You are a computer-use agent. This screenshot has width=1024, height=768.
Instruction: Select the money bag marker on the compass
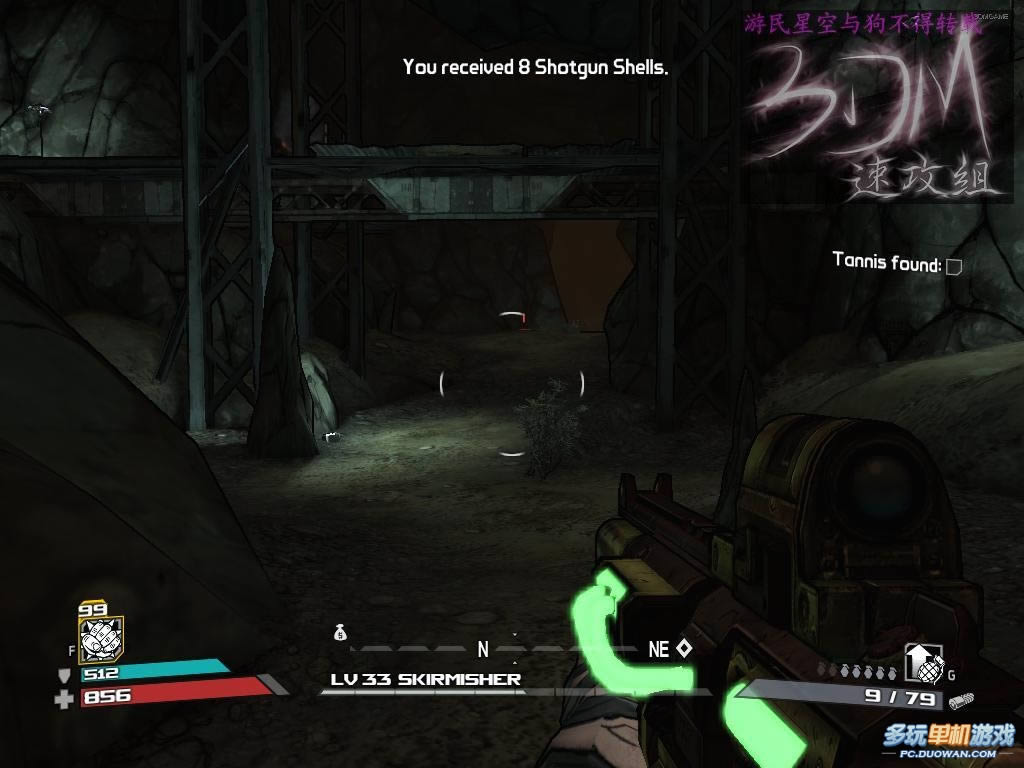(x=340, y=632)
